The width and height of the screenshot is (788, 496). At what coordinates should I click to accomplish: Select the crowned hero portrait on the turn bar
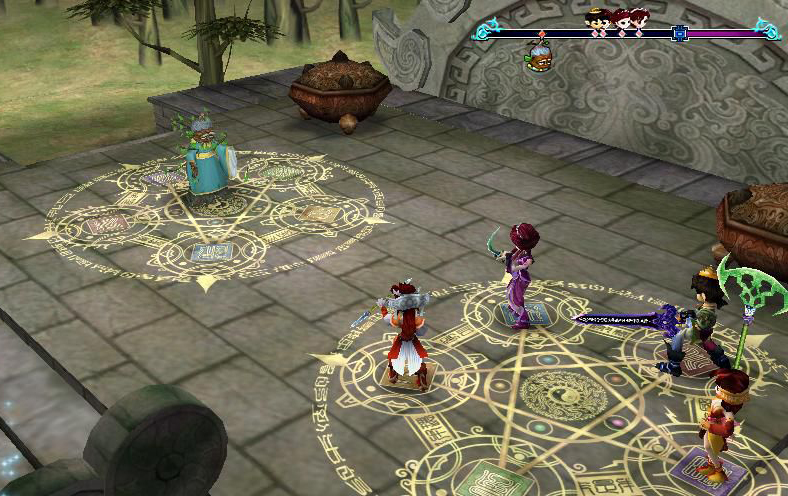coord(594,19)
